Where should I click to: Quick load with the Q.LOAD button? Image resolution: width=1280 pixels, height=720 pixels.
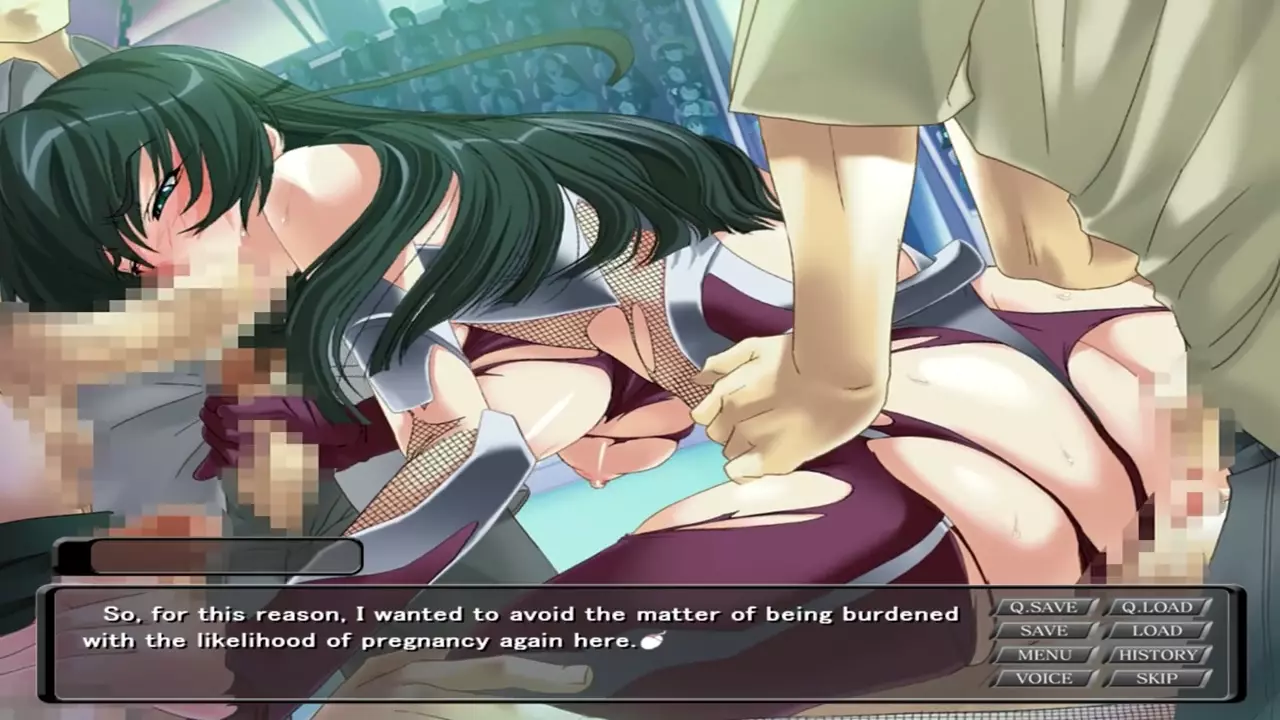click(x=1157, y=607)
